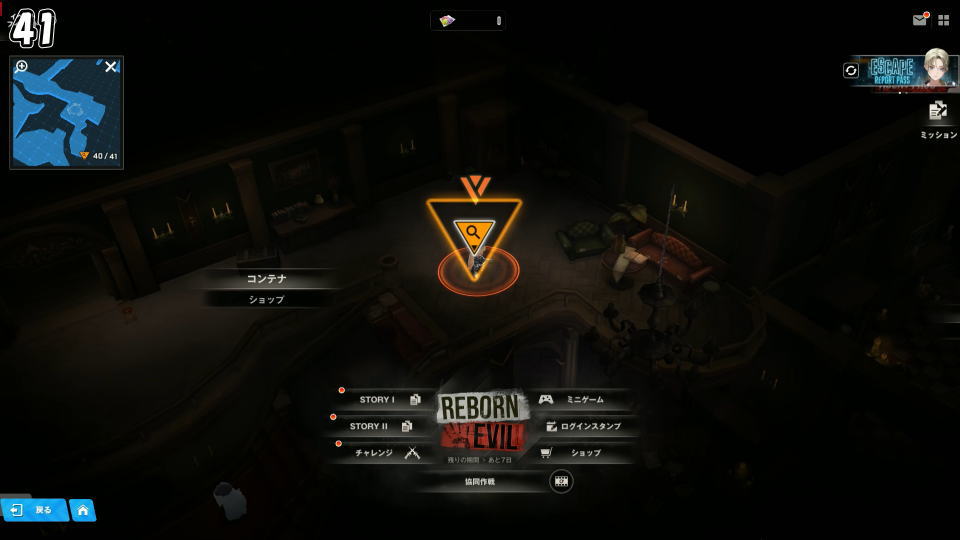960x540 pixels.
Task: Open the event ショップ with cart icon
Action: point(578,453)
